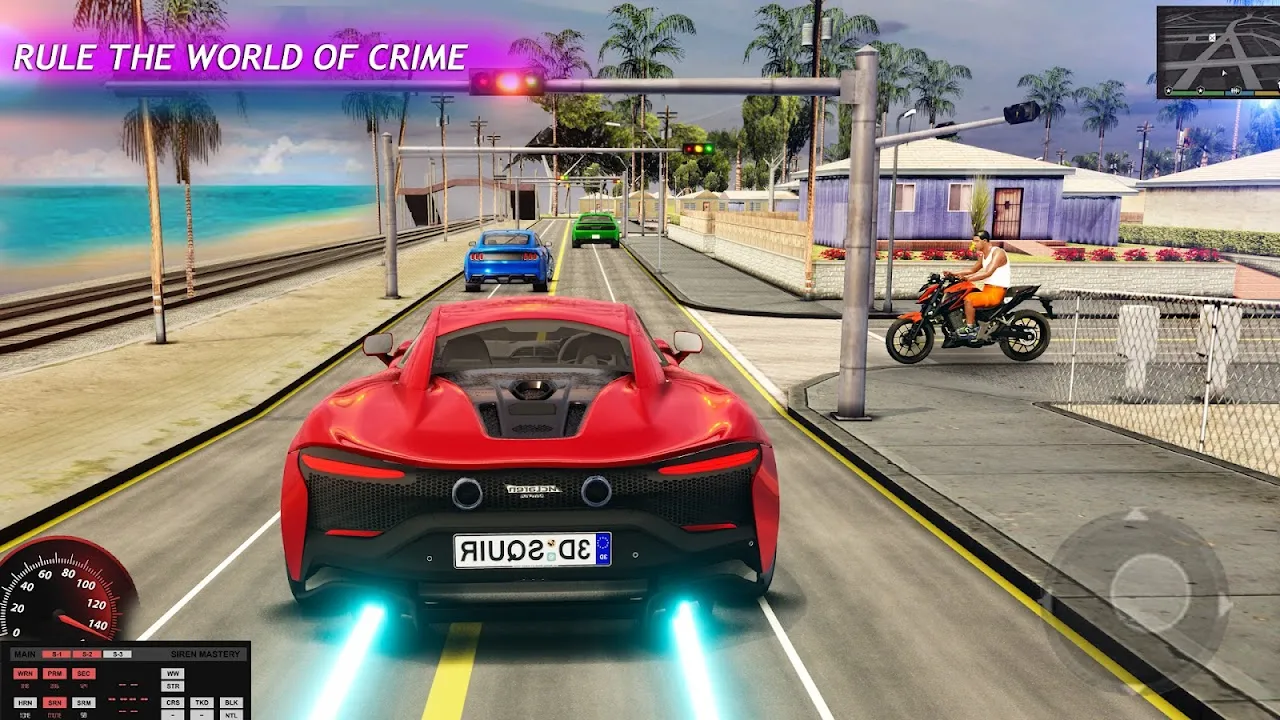Enable the STR button on siren panel

[x=173, y=686]
